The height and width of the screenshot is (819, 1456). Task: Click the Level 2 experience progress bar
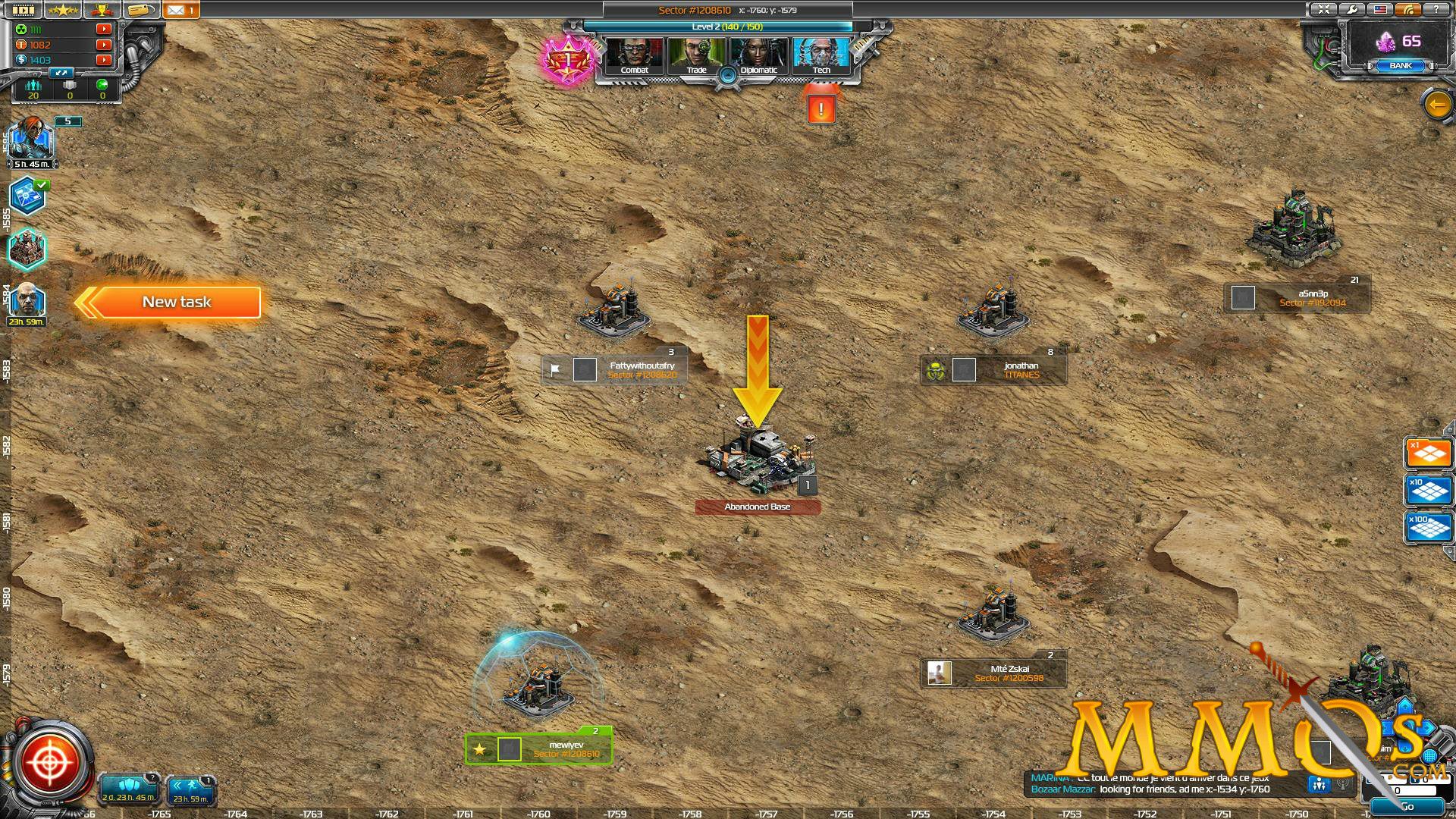pos(726,26)
